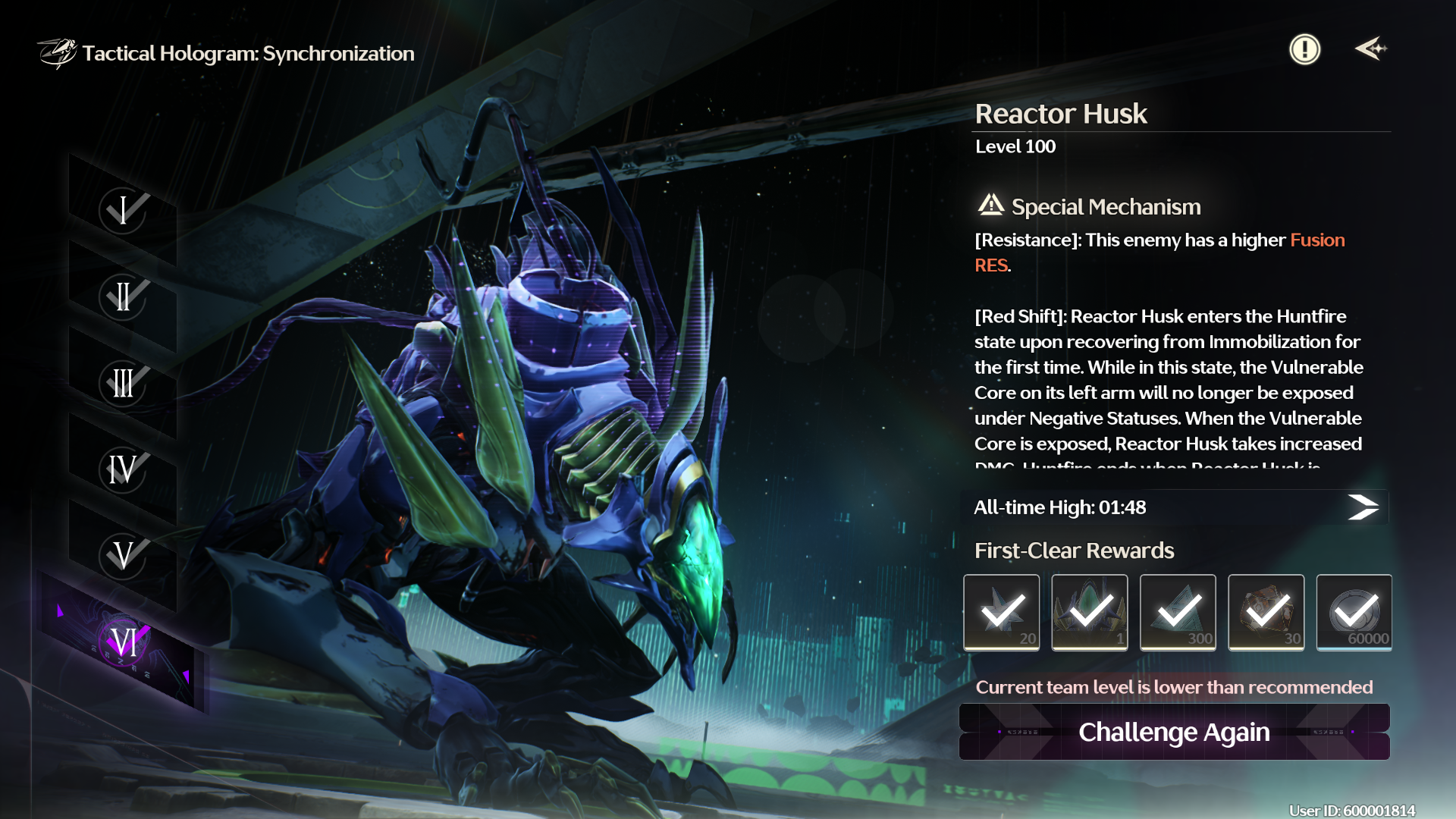Image resolution: width=1456 pixels, height=819 pixels.
Task: Start the Challenge Again battle
Action: [x=1174, y=732]
